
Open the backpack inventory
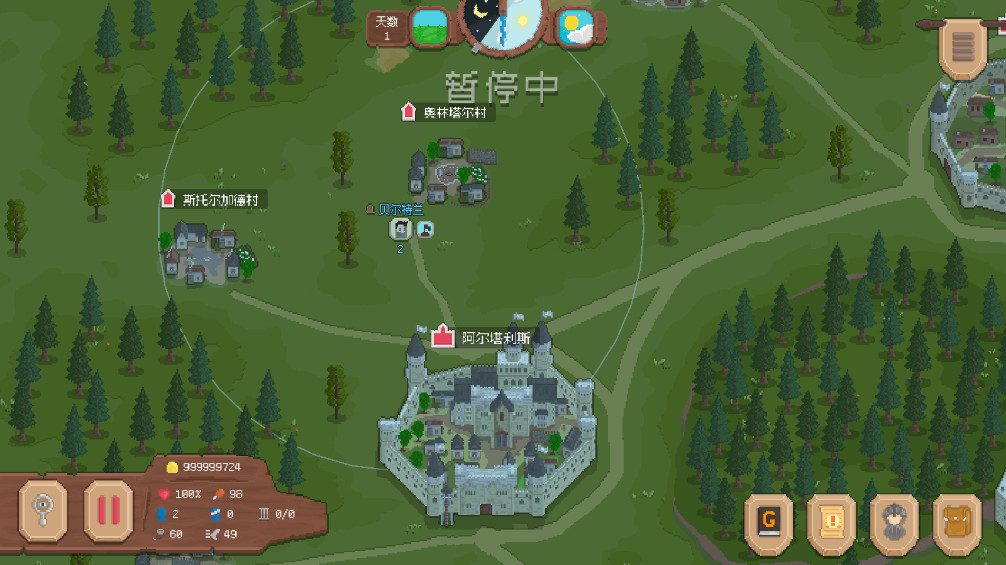pos(957,520)
